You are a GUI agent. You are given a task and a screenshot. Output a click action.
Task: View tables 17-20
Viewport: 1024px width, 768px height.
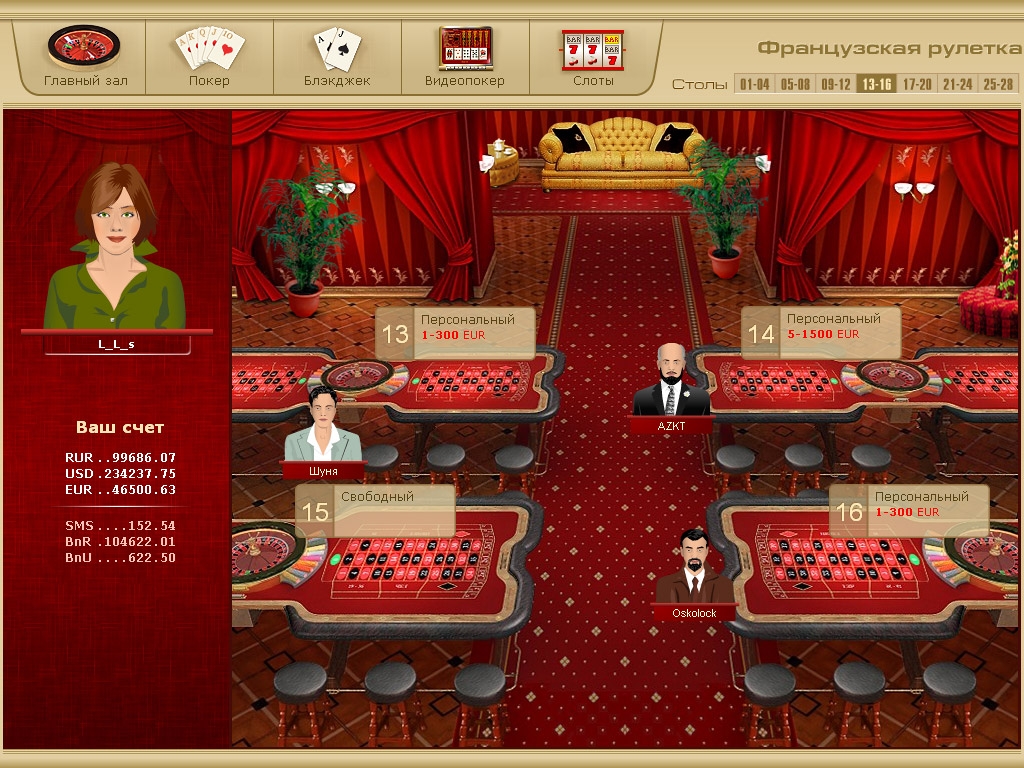[917, 84]
